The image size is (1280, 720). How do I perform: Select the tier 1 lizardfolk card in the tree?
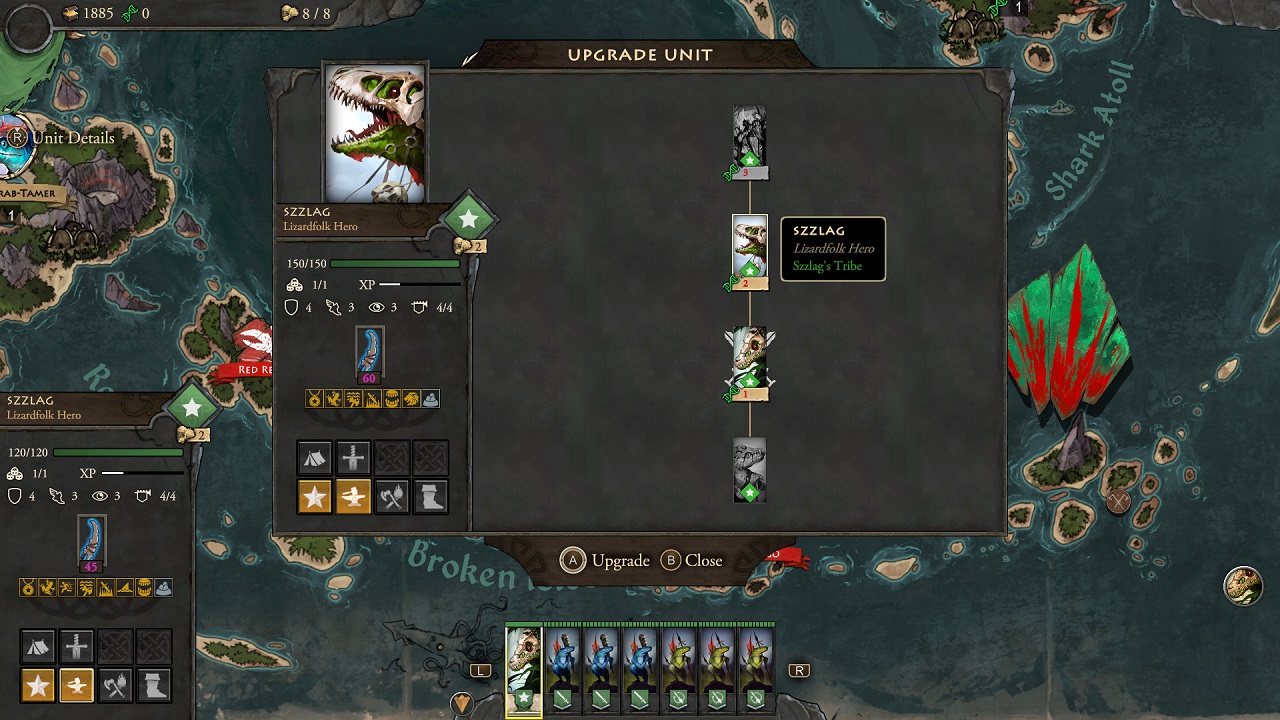coord(748,360)
